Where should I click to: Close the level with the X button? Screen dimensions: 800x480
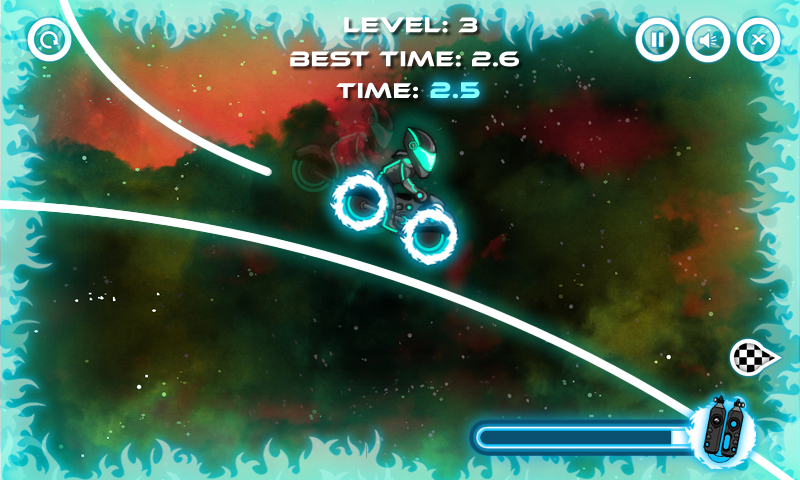coord(758,40)
